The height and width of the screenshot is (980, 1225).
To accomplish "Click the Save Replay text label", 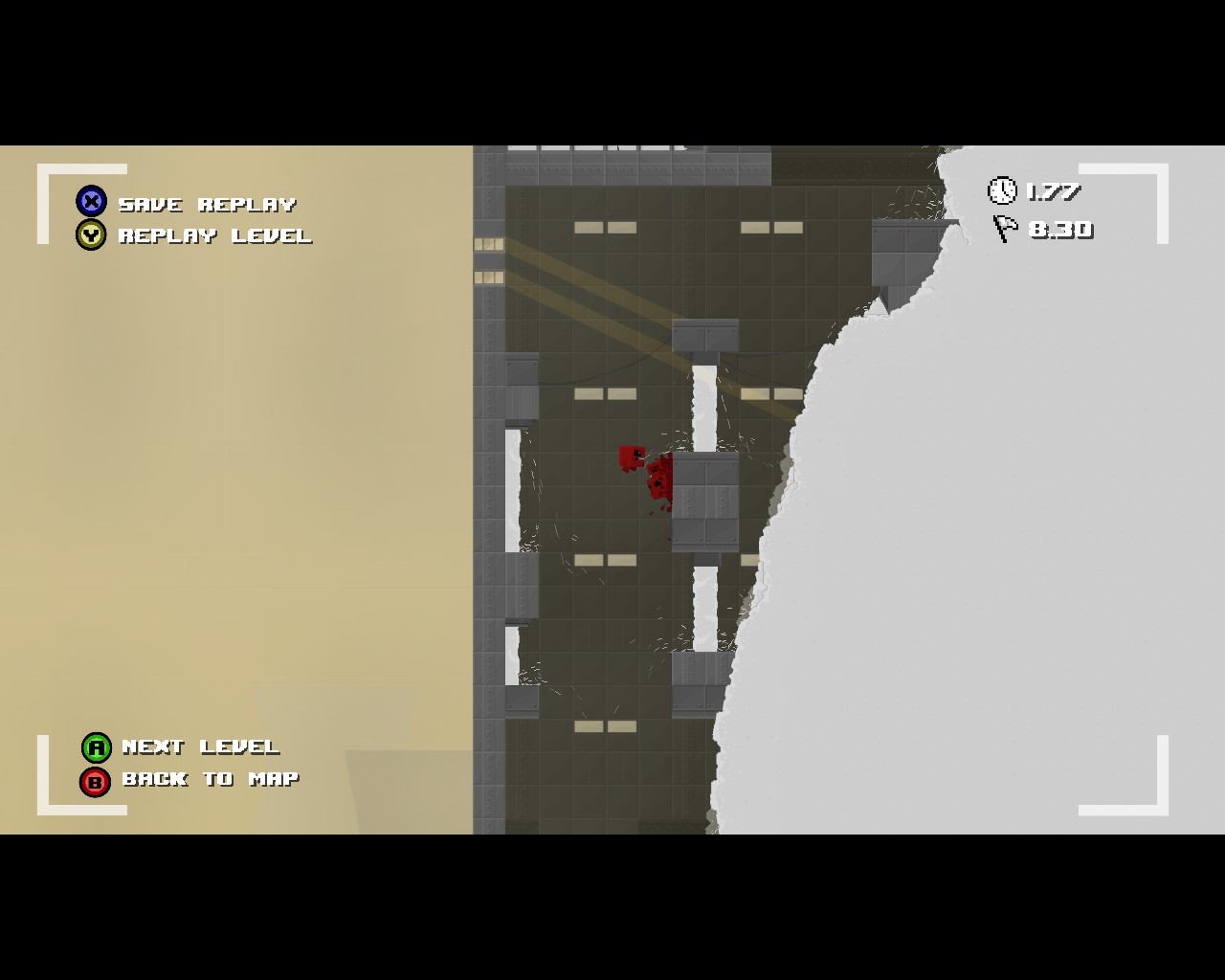I will click(x=206, y=203).
